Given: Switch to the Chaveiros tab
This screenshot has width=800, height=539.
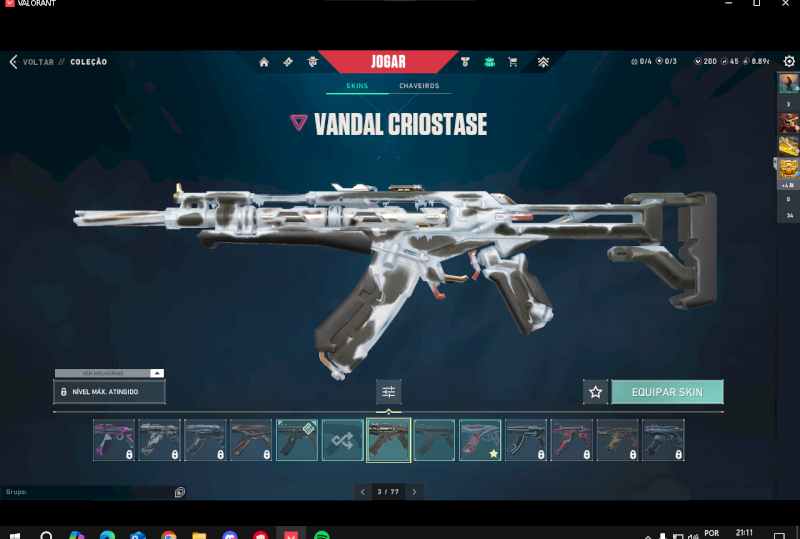Looking at the screenshot, I should coord(419,86).
